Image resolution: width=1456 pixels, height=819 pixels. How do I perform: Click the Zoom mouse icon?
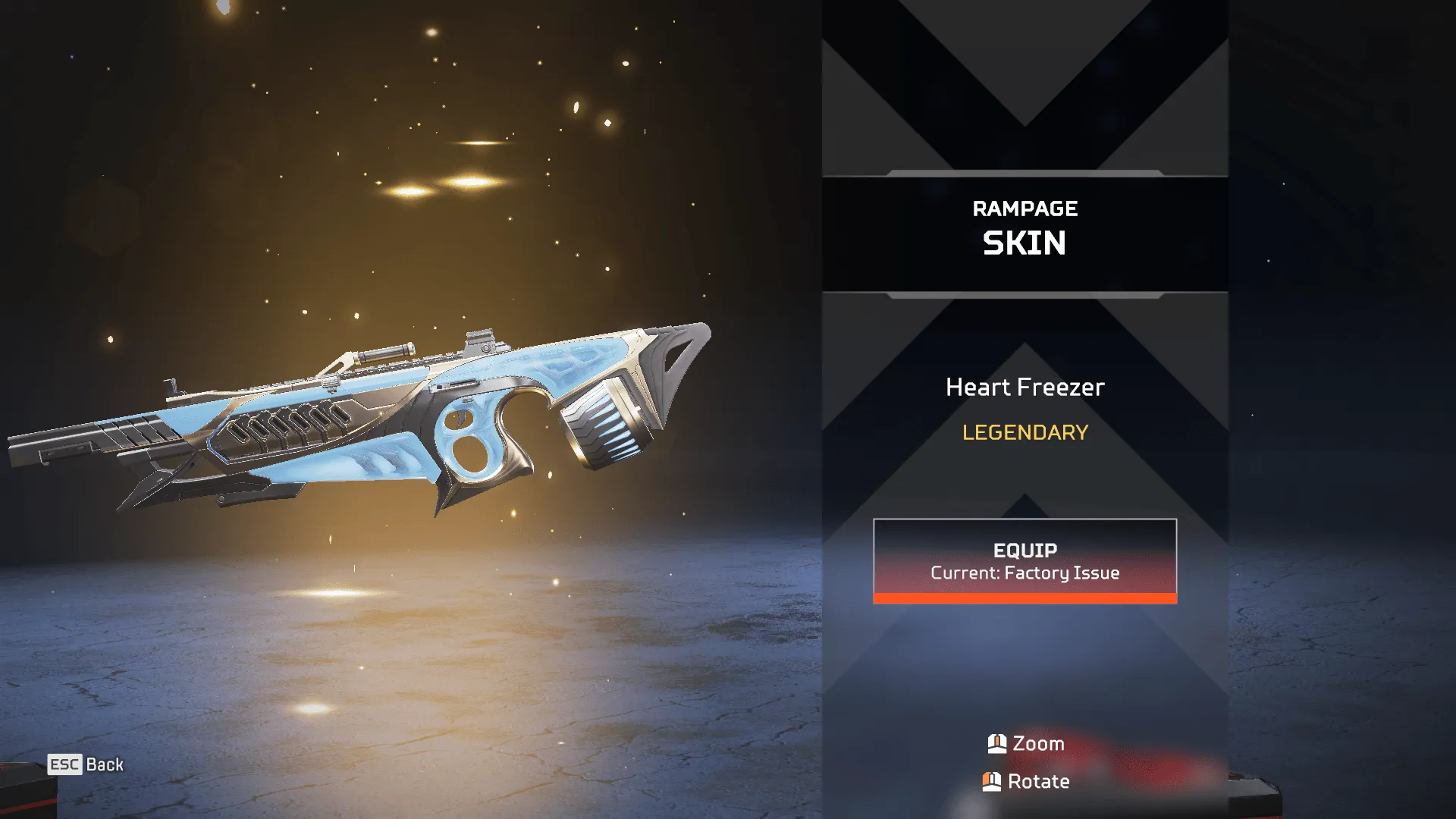(996, 744)
